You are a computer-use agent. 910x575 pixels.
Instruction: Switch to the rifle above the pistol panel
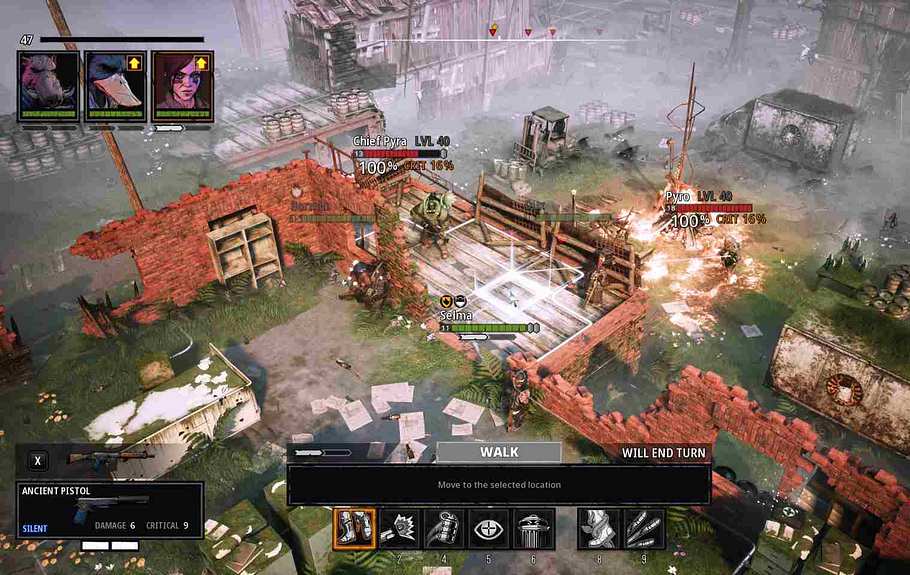[108, 459]
